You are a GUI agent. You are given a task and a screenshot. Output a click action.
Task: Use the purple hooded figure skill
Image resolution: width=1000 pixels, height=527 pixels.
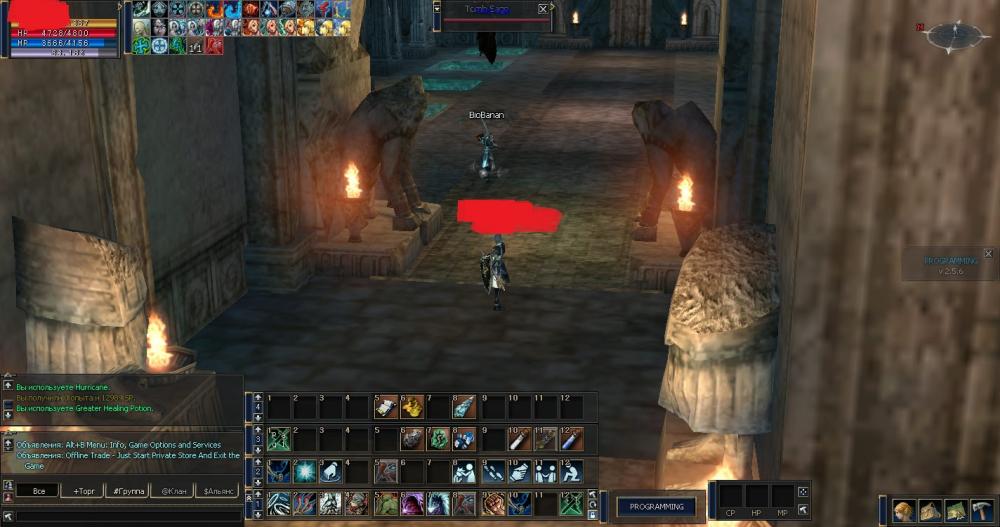412,503
